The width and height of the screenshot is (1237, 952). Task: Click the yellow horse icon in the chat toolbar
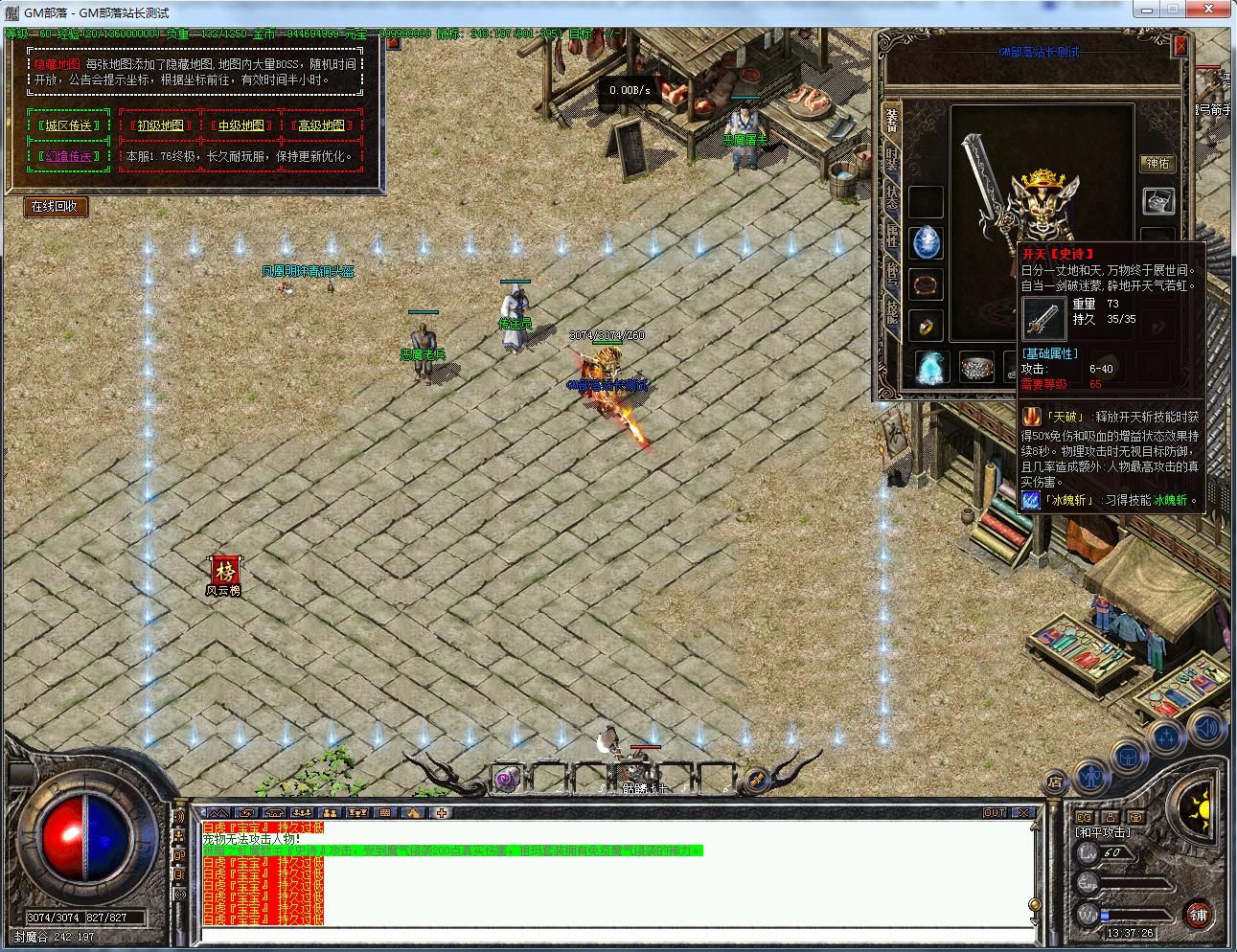(x=413, y=813)
